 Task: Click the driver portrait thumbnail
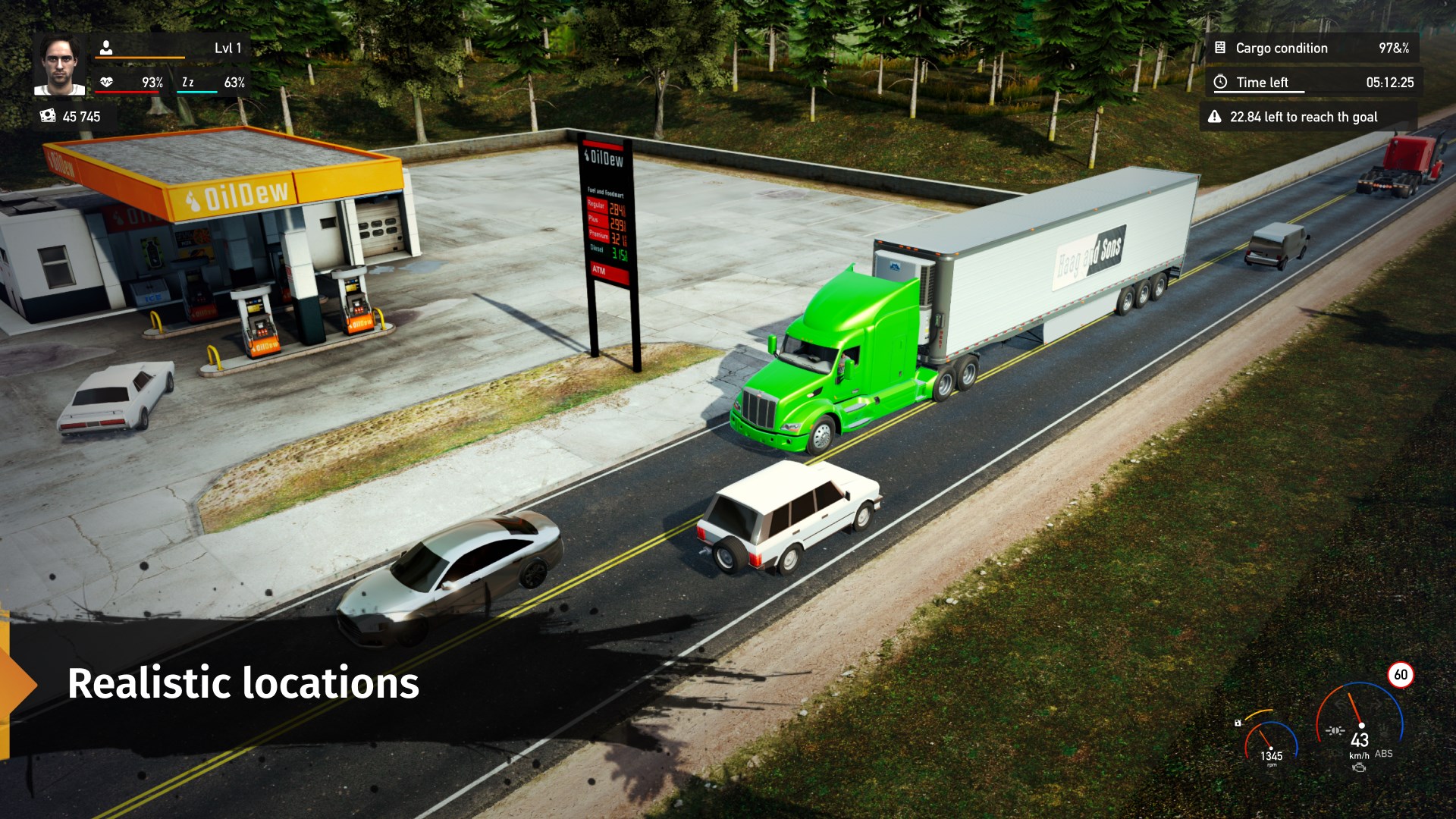point(60,64)
